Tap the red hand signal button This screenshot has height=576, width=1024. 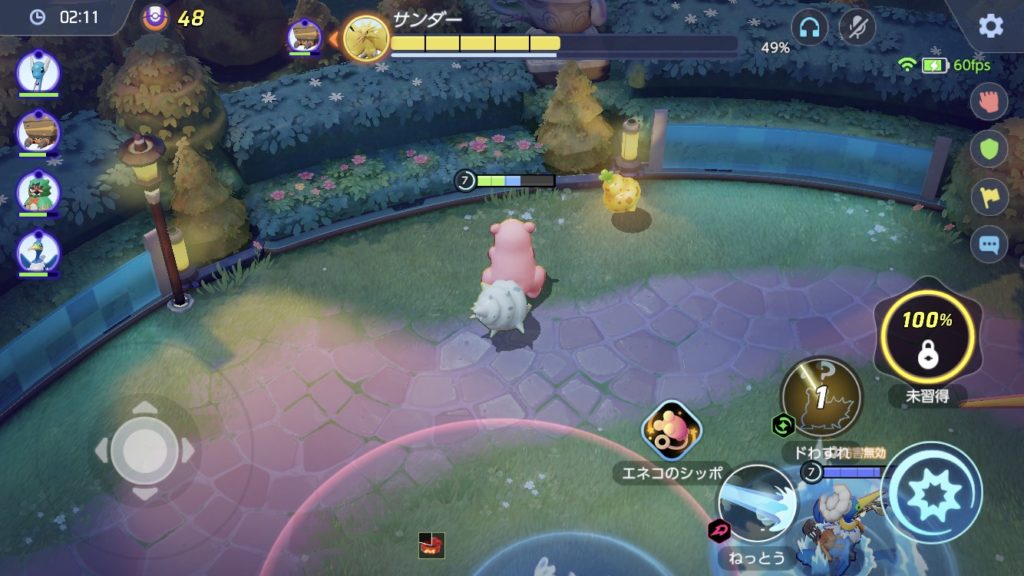[x=989, y=101]
